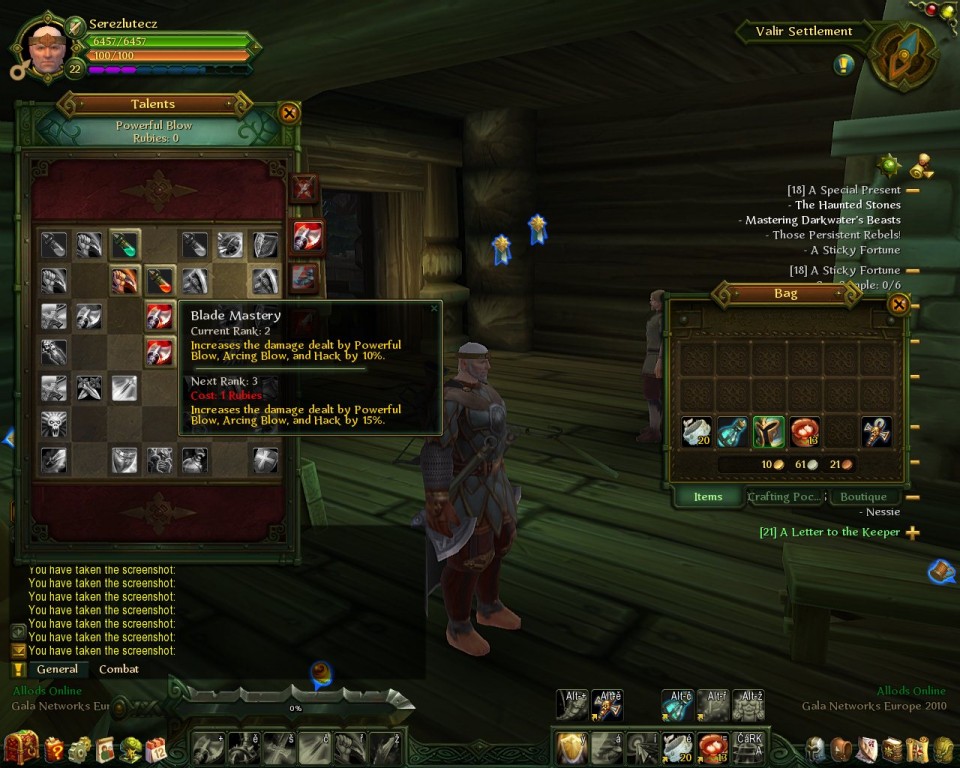Click the Valir Settlement minimap compass
The width and height of the screenshot is (960, 768).
903,57
